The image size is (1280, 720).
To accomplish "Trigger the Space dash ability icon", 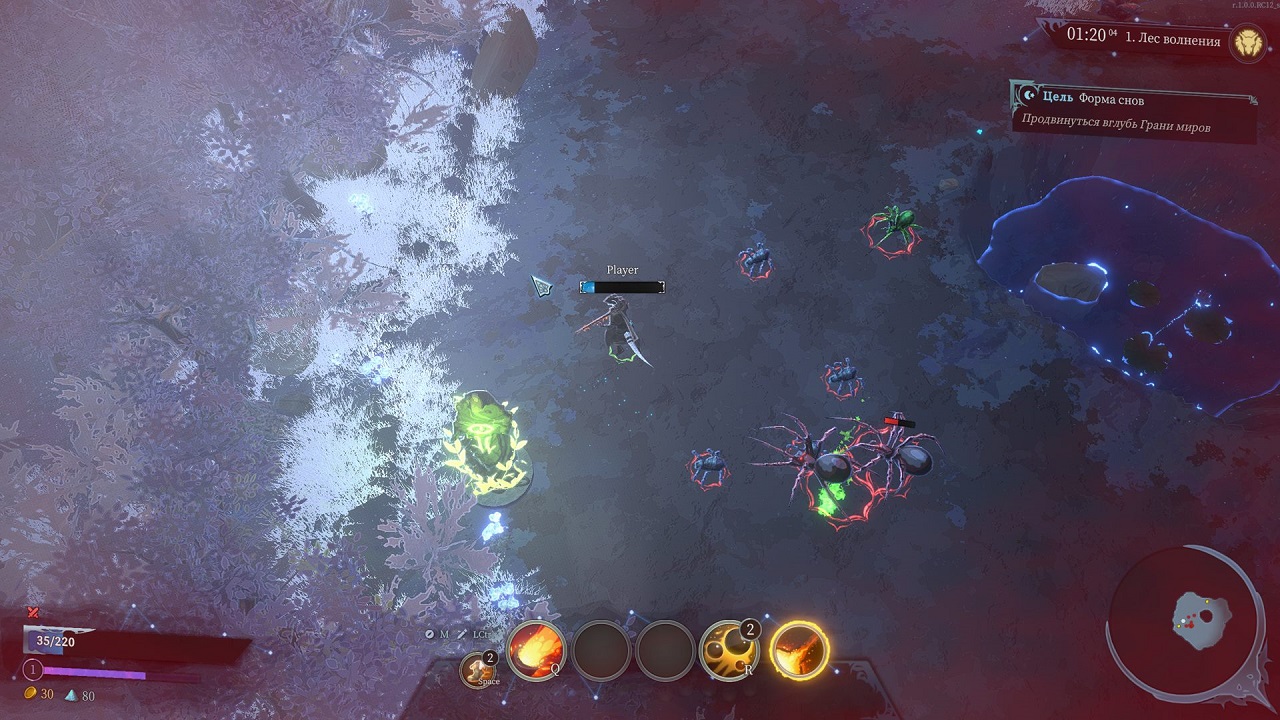I will click(479, 669).
